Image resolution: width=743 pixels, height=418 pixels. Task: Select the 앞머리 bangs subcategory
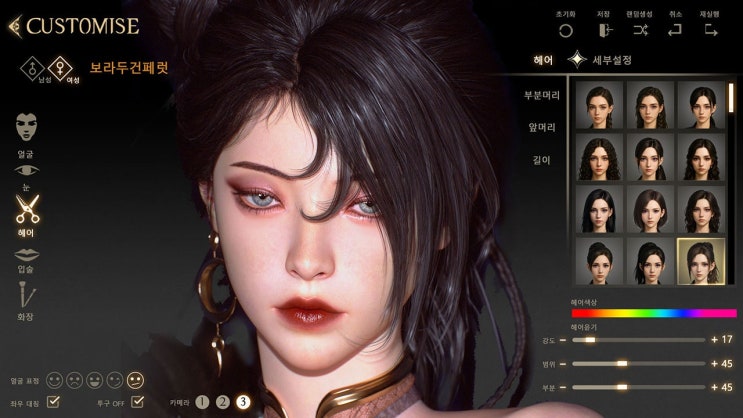540,127
